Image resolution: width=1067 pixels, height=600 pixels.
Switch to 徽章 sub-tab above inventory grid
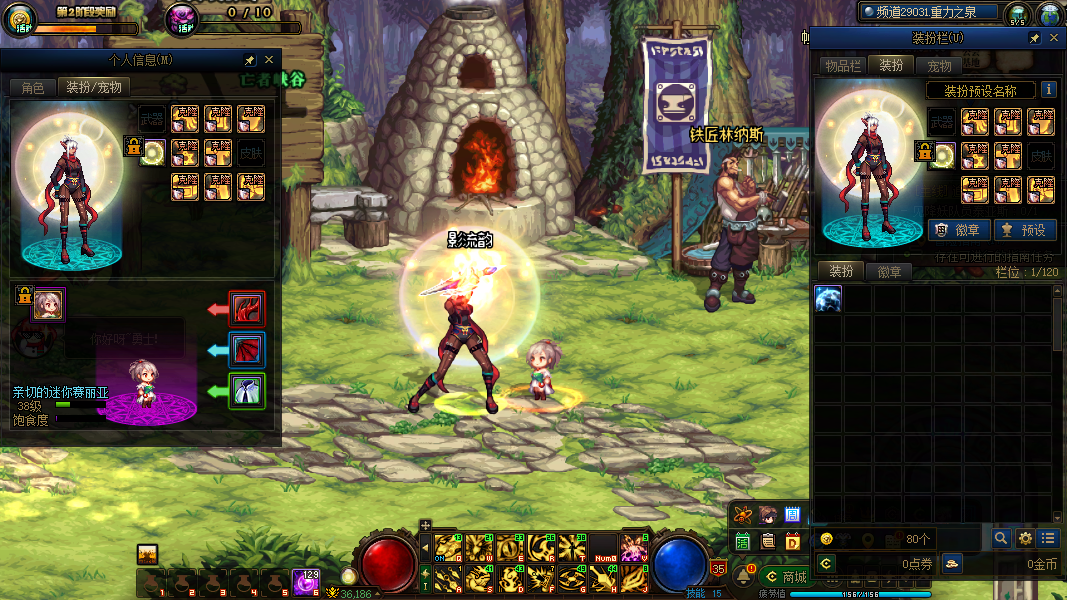(889, 272)
